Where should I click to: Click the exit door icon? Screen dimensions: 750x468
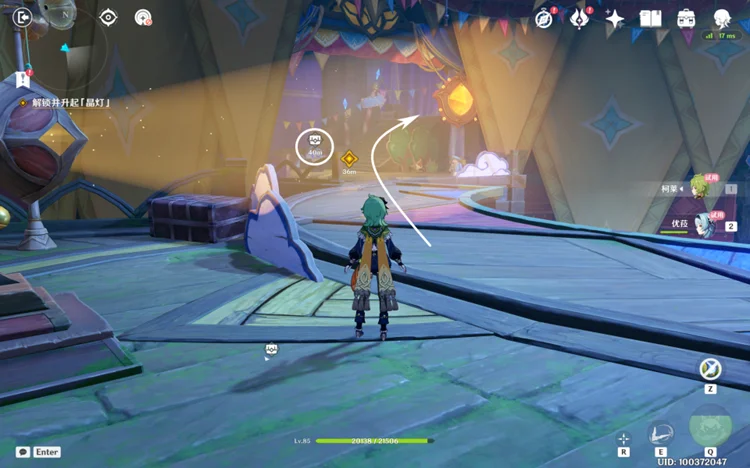[x=23, y=17]
